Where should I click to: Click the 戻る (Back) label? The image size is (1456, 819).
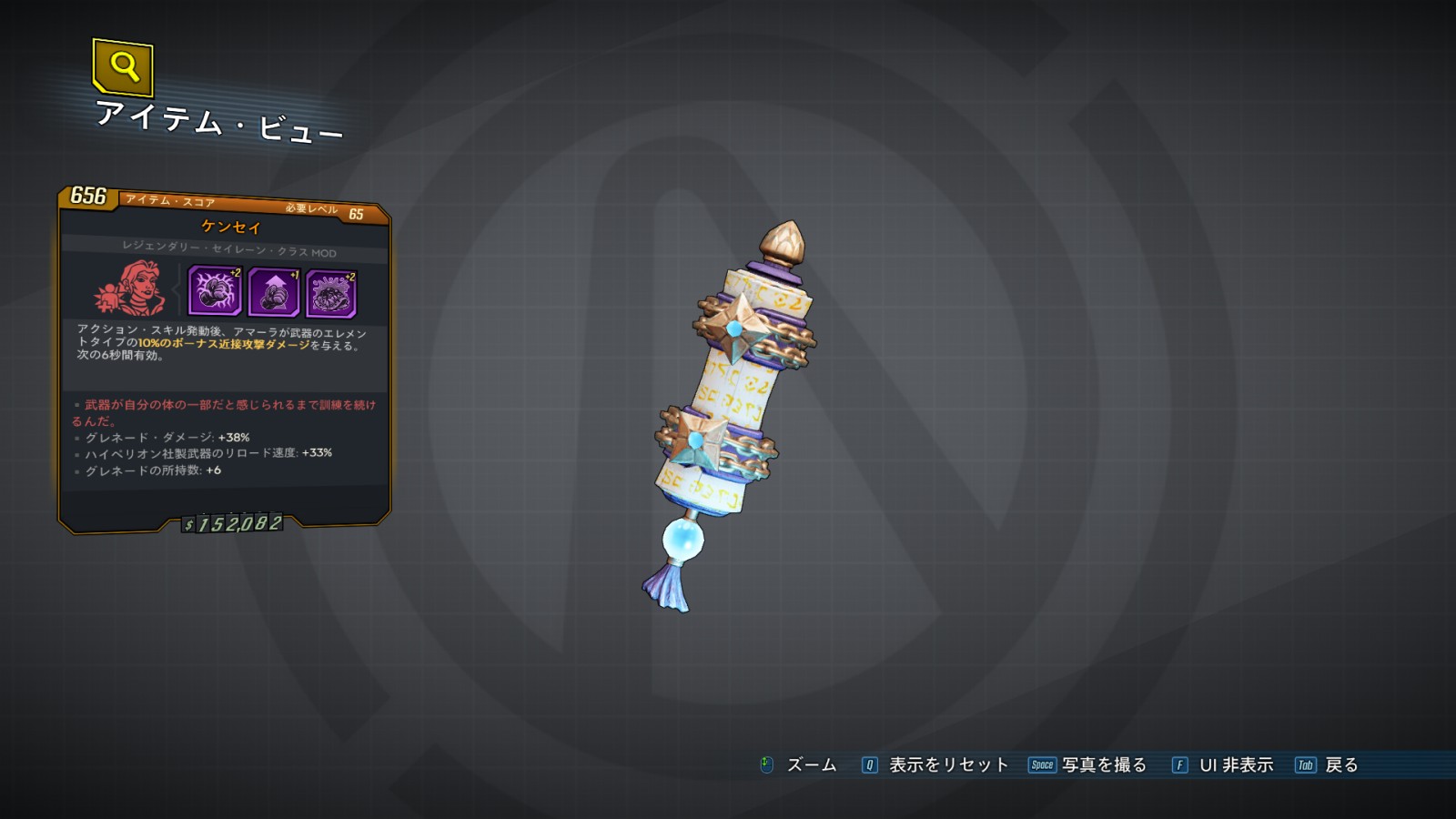(1340, 765)
